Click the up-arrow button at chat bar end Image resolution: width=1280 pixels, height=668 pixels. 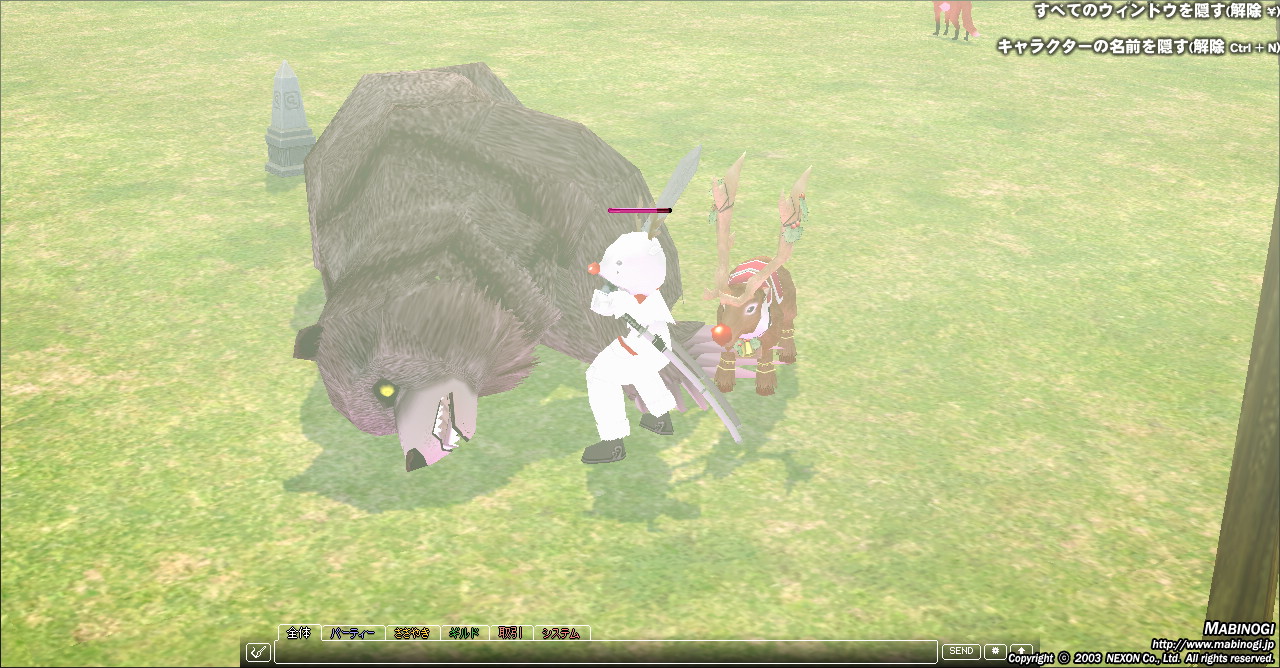(1021, 651)
